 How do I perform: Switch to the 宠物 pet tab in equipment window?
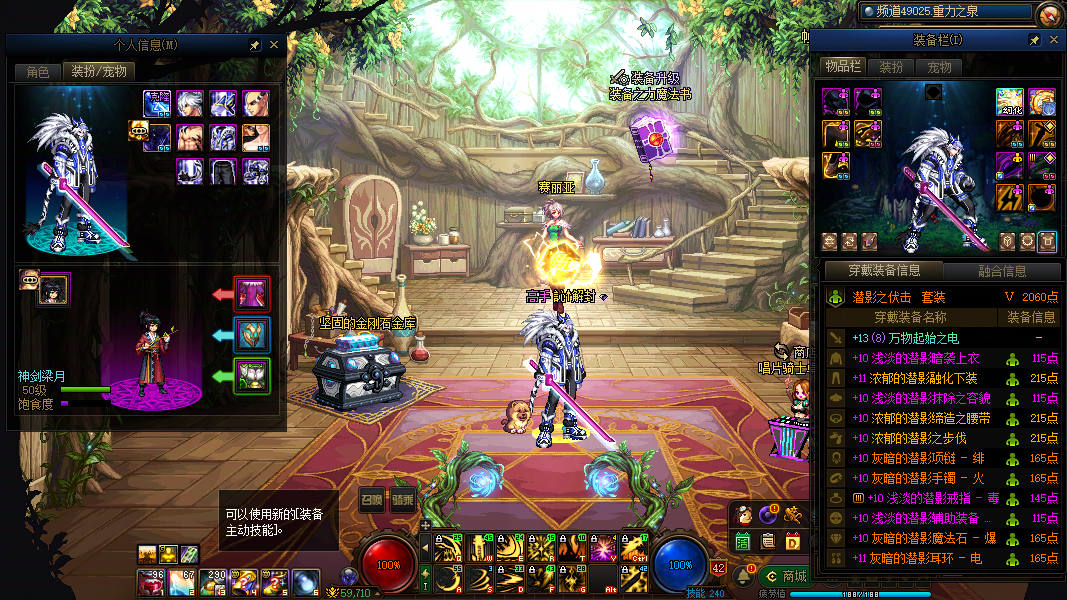939,68
